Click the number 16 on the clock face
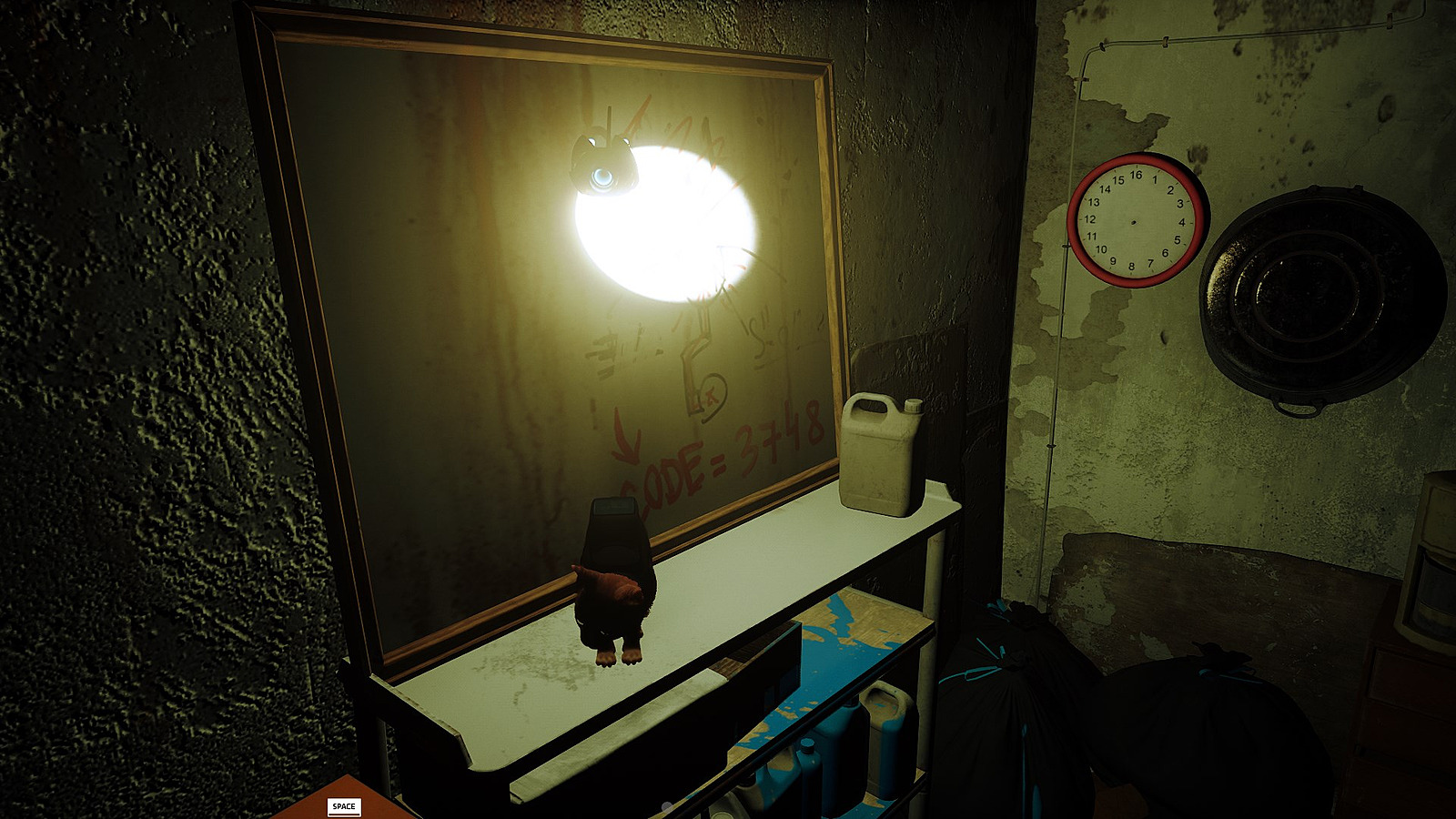This screenshot has width=1456, height=819. tap(1137, 175)
